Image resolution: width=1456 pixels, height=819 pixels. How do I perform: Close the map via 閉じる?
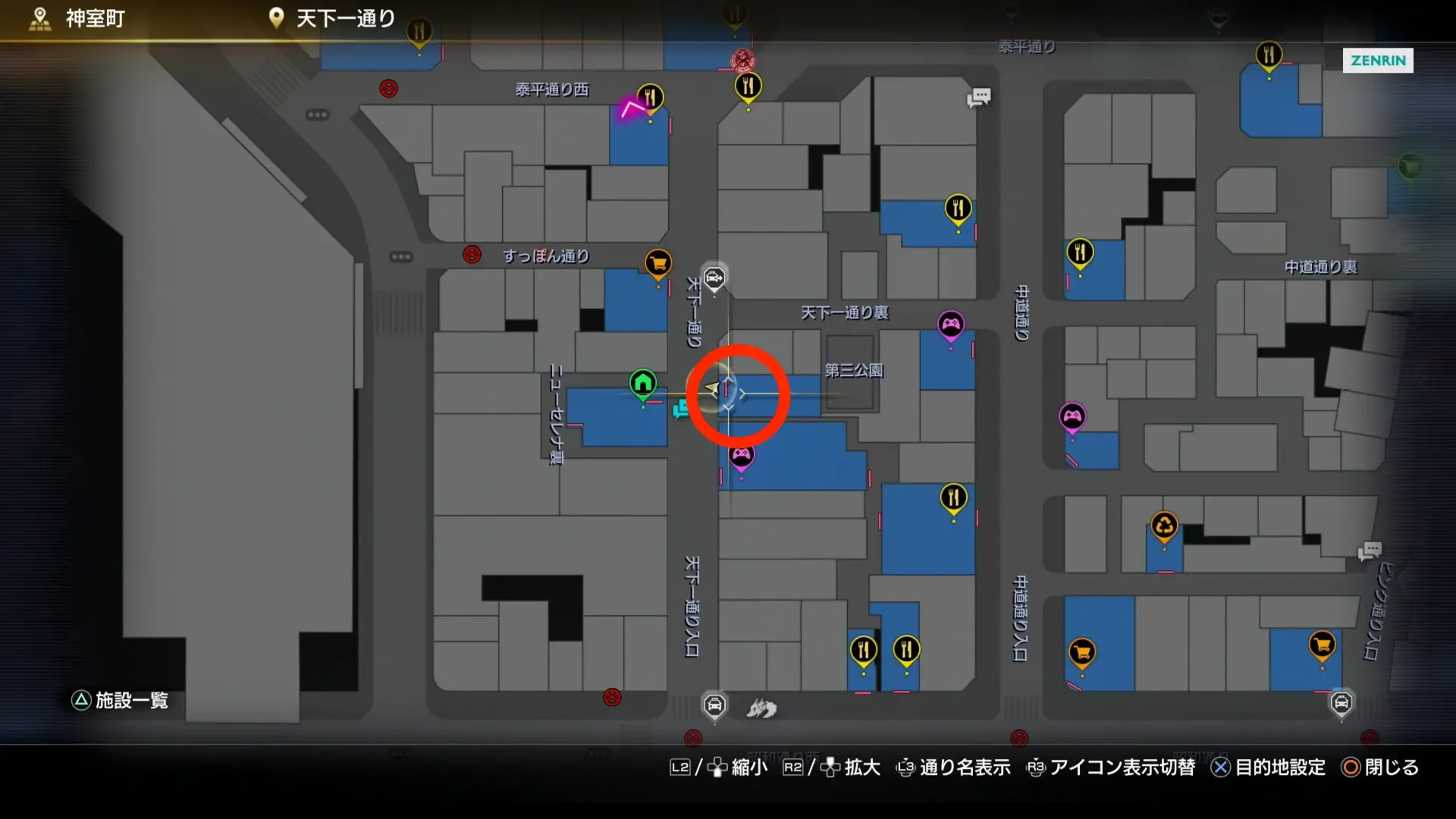pyautogui.click(x=1390, y=767)
